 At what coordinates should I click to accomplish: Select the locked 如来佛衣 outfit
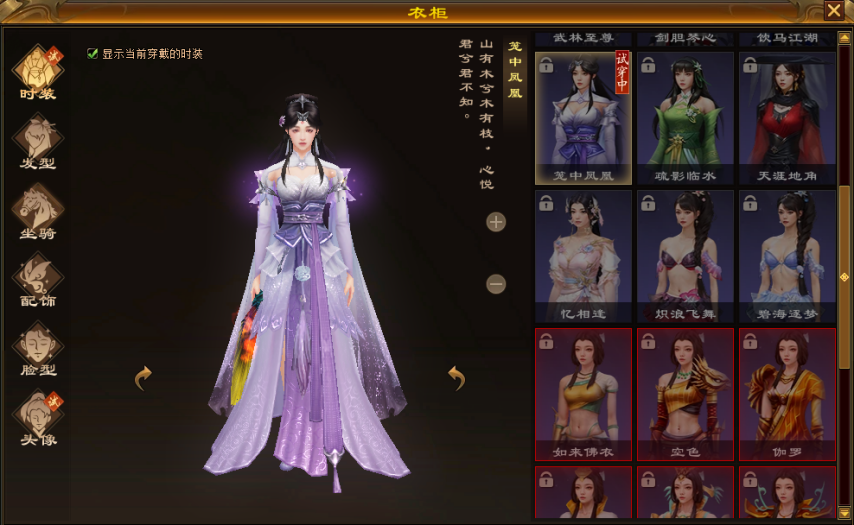[583, 393]
